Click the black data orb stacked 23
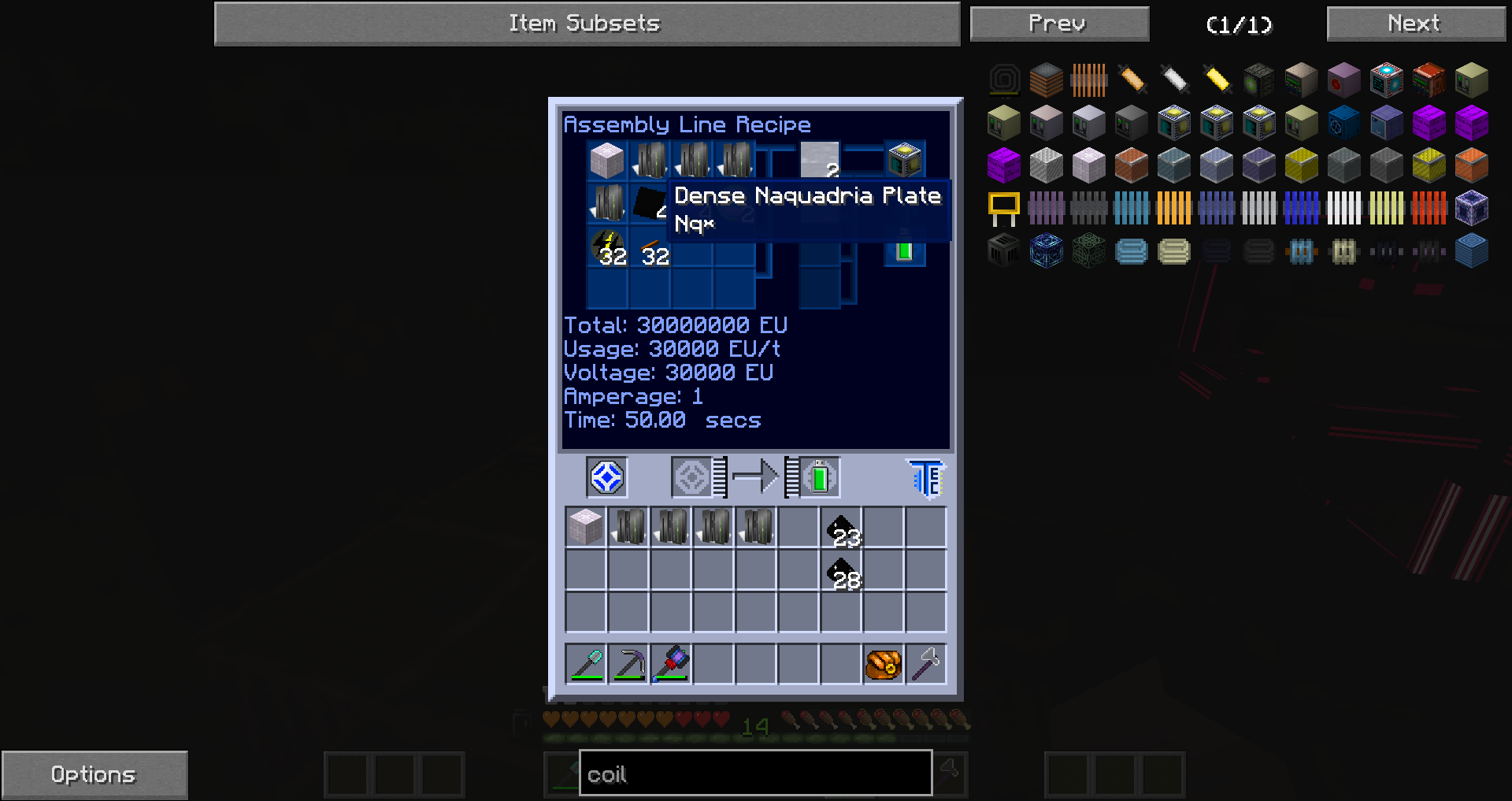This screenshot has width=1512, height=801. tap(839, 528)
